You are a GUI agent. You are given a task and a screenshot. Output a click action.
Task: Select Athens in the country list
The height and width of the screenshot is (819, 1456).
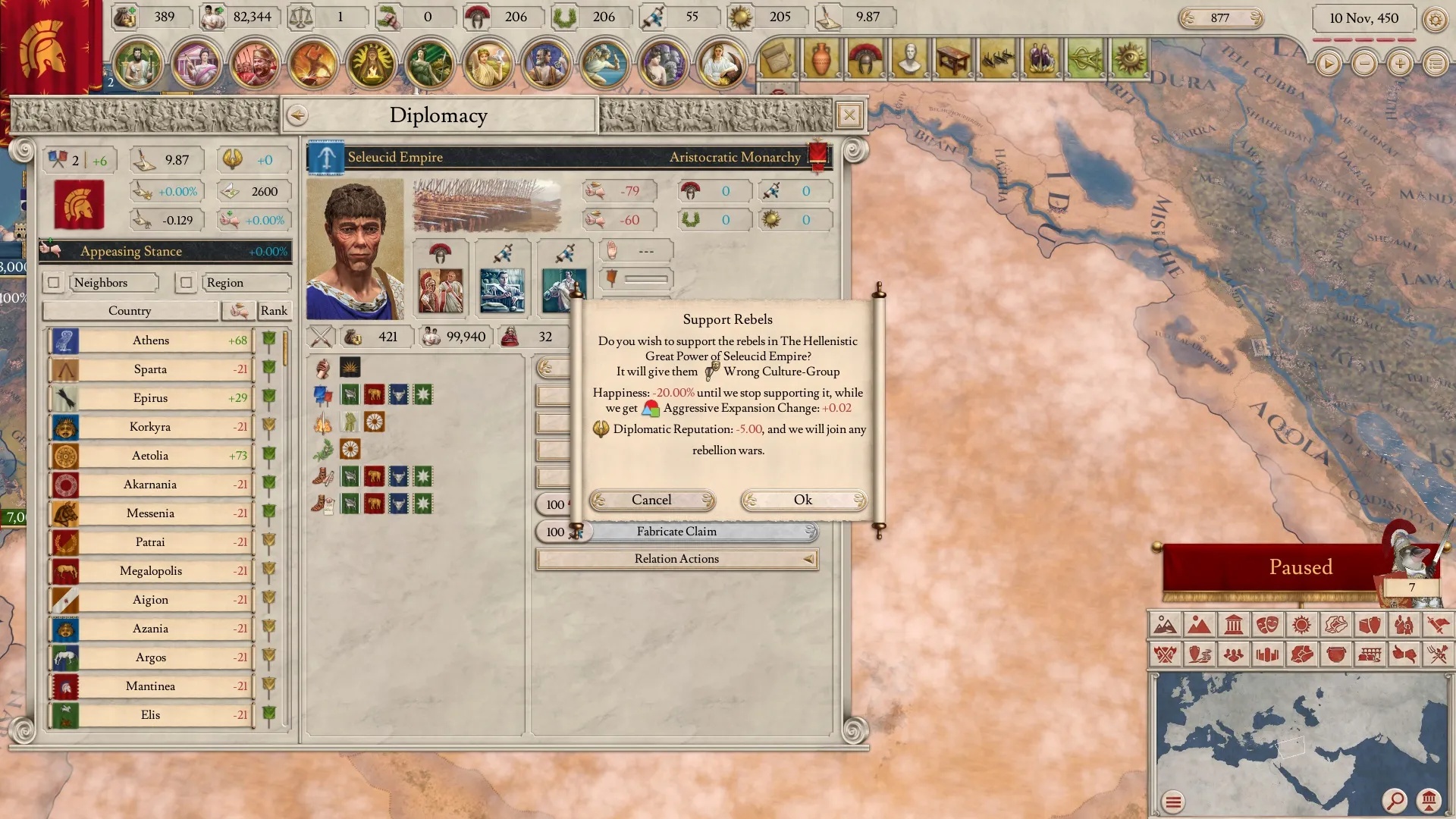click(x=151, y=340)
